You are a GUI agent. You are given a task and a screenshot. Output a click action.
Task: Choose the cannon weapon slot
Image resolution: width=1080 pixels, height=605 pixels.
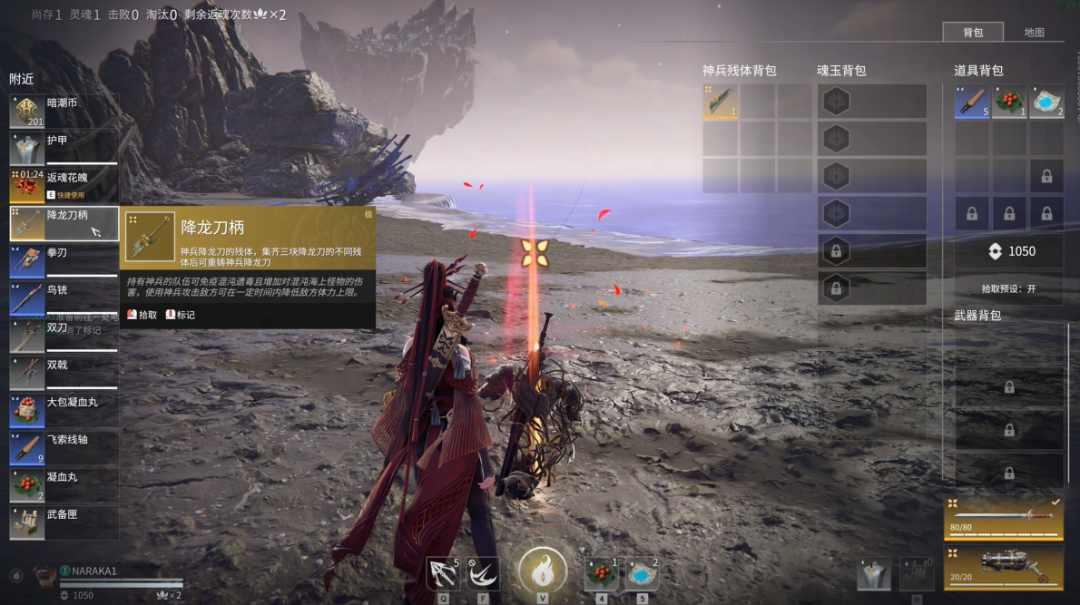point(1003,564)
